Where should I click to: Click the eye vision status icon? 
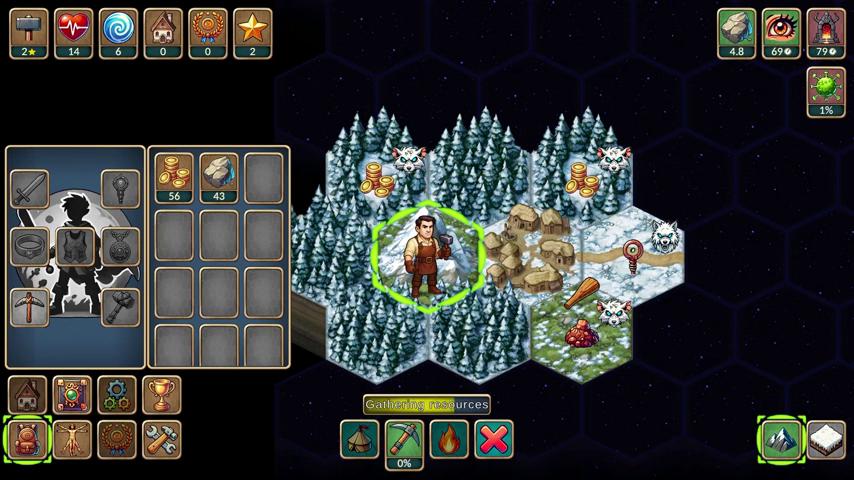(x=781, y=33)
